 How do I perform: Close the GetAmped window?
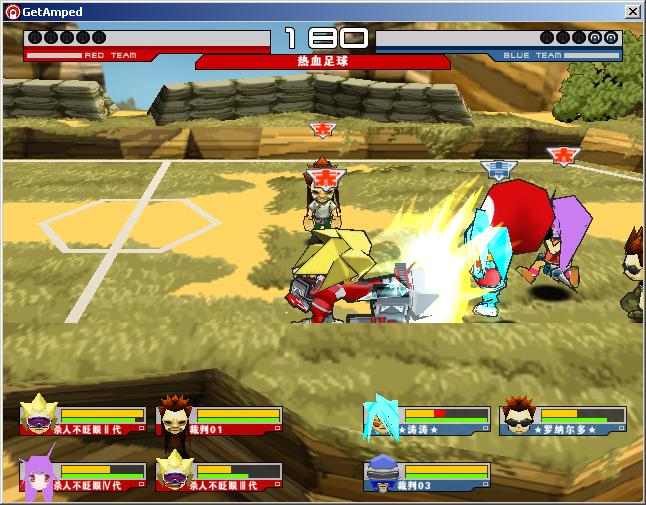tap(632, 12)
